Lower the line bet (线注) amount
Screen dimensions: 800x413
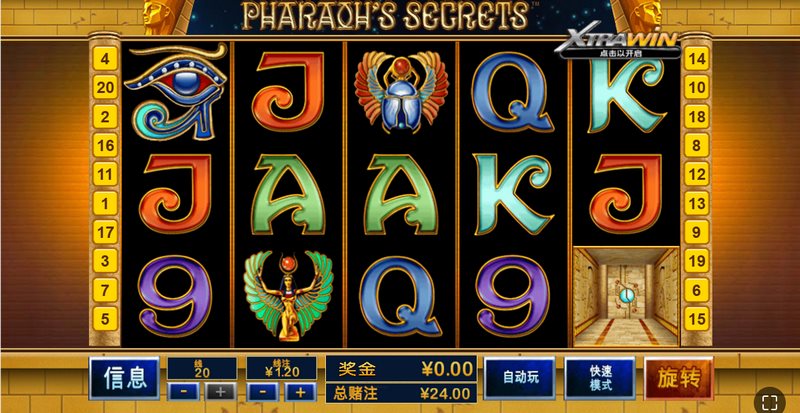[x=262, y=391]
